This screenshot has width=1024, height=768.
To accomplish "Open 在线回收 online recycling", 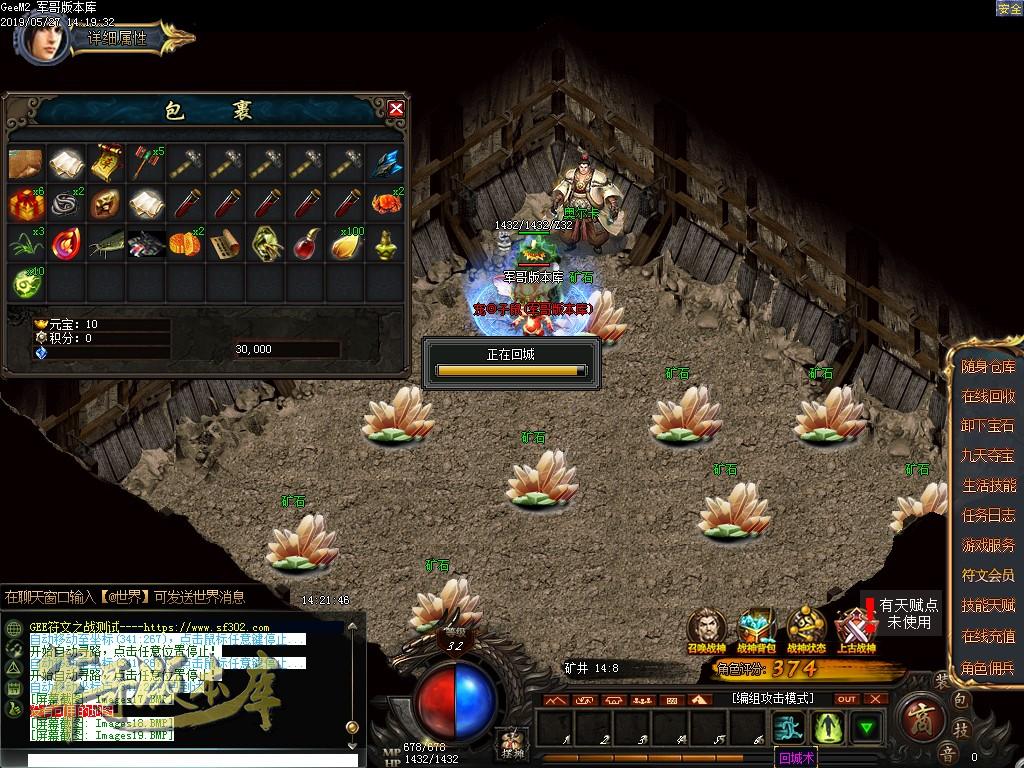I will (x=988, y=397).
